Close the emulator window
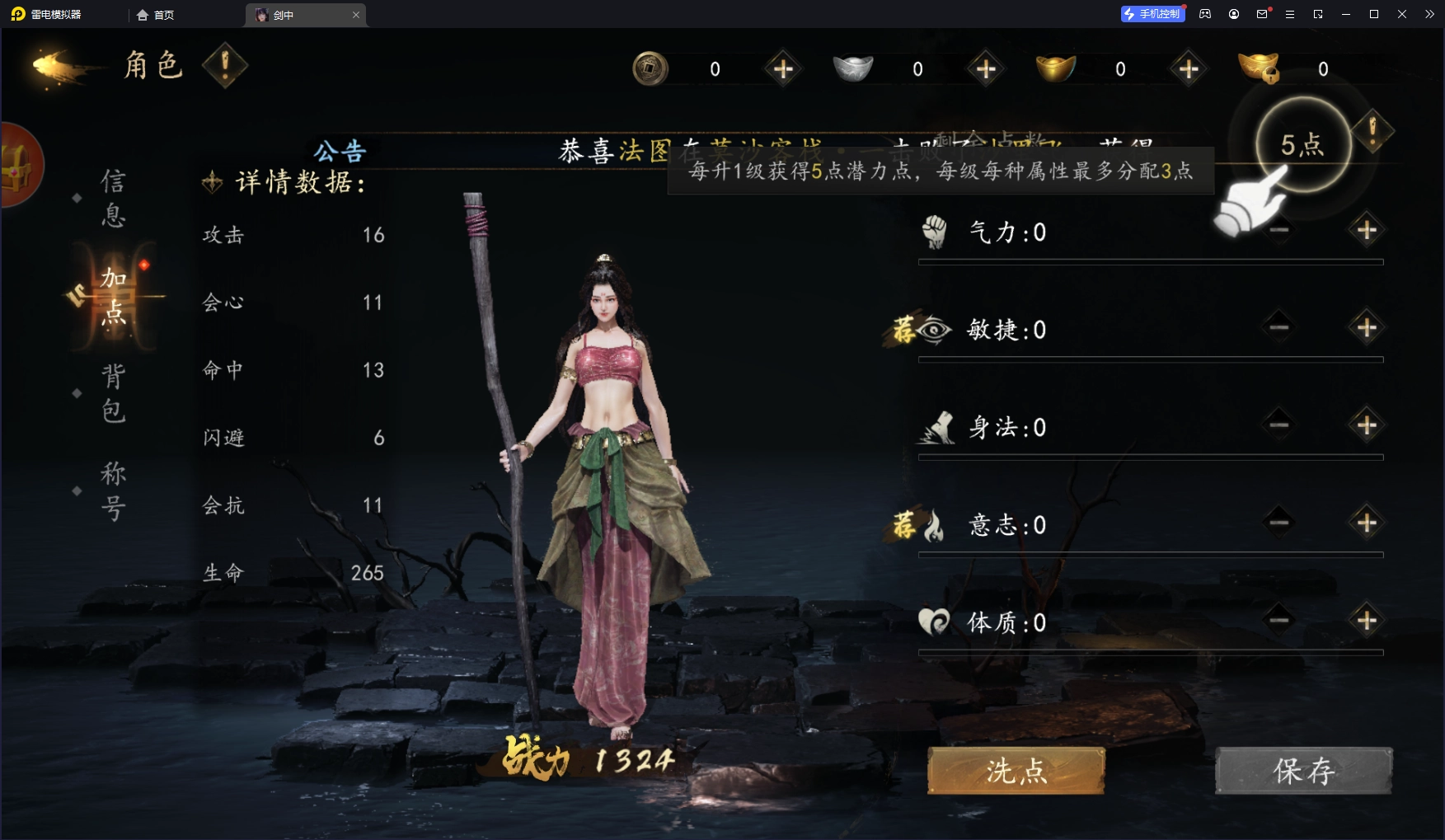This screenshot has width=1445, height=840. click(x=1401, y=14)
